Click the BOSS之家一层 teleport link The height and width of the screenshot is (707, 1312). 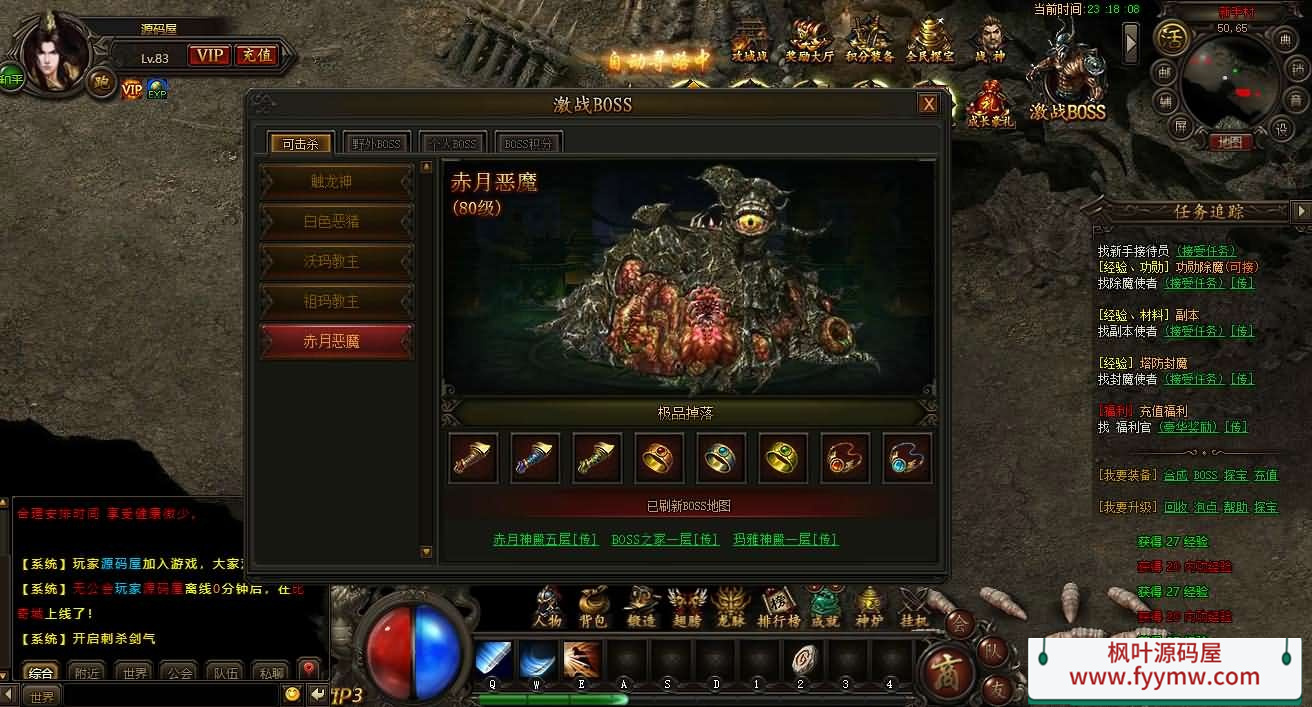click(x=665, y=539)
